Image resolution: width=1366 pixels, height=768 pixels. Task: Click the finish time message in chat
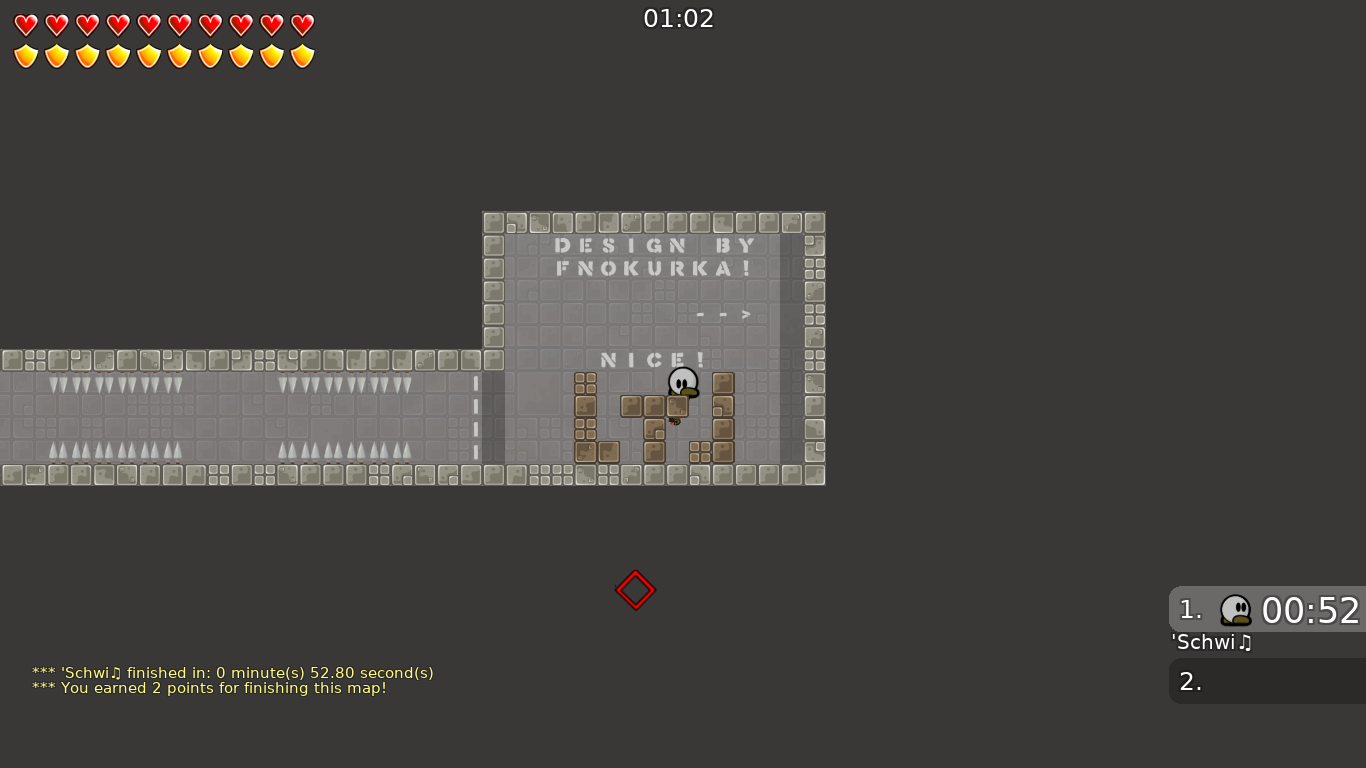click(x=233, y=673)
